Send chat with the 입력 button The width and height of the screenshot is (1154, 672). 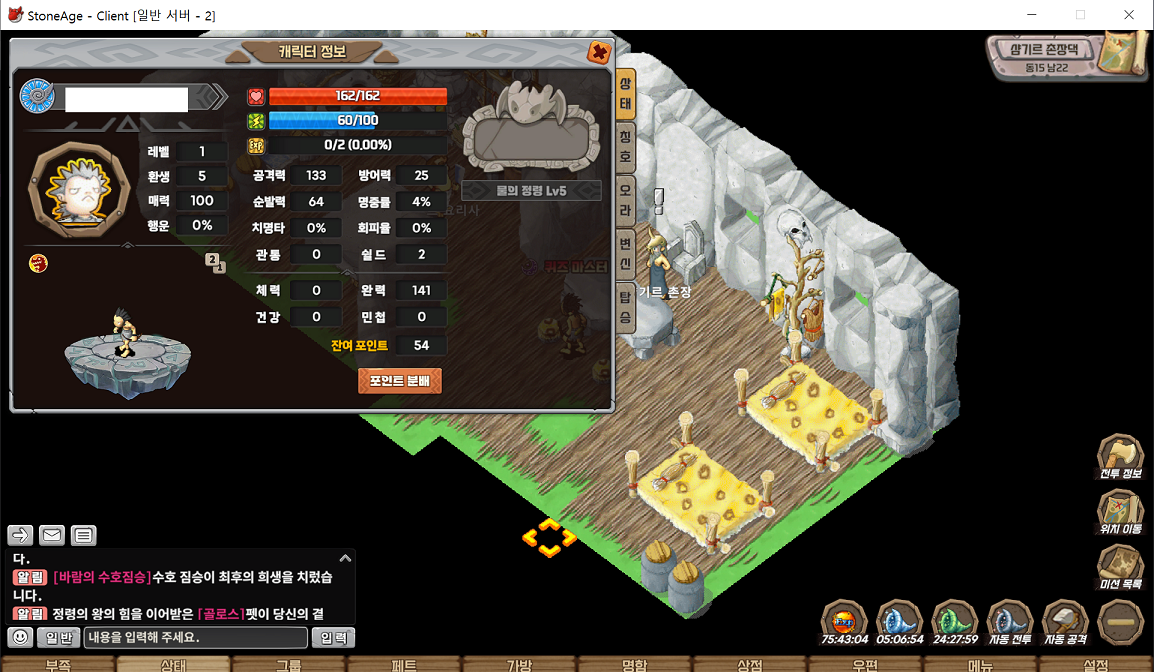point(333,638)
